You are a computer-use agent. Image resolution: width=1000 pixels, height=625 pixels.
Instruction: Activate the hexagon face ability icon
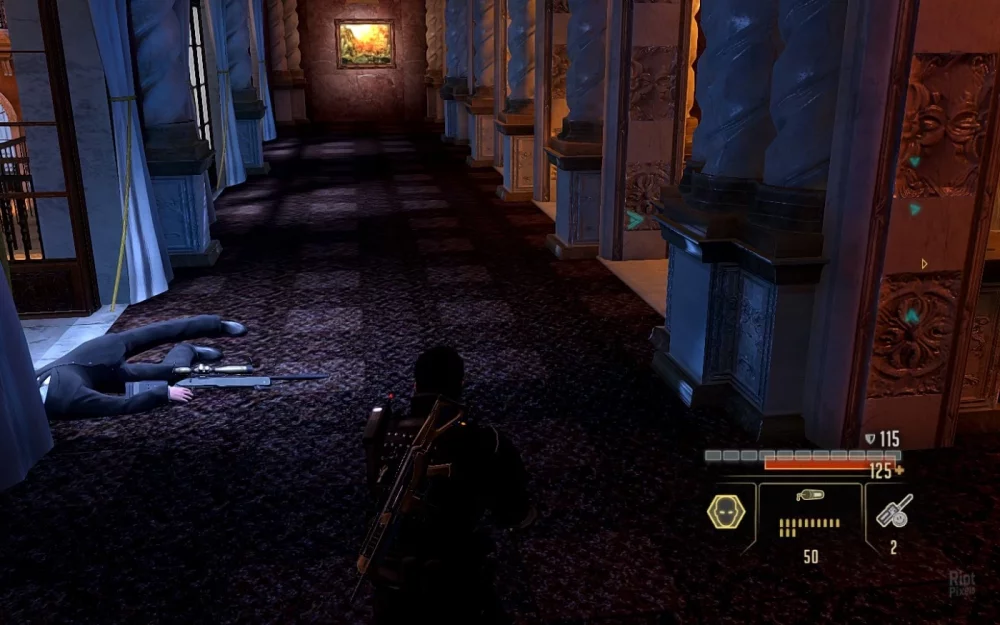(726, 511)
